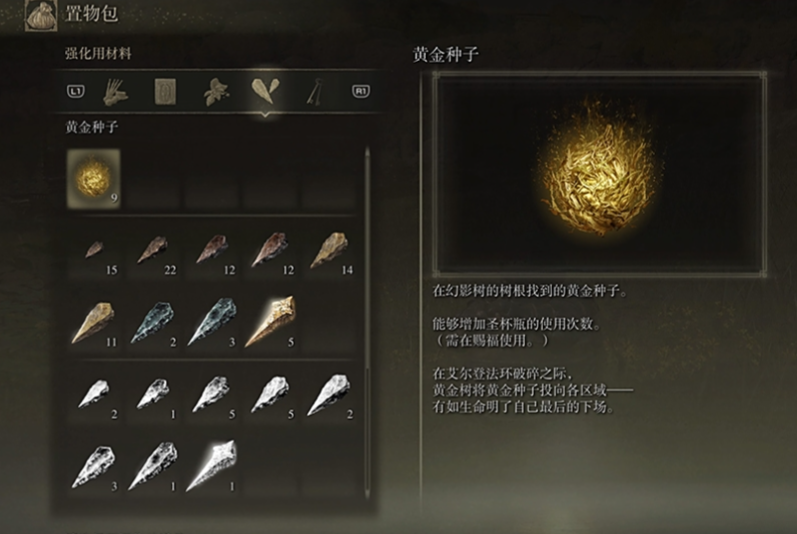Open the key items tab
The height and width of the screenshot is (534, 797).
click(316, 92)
